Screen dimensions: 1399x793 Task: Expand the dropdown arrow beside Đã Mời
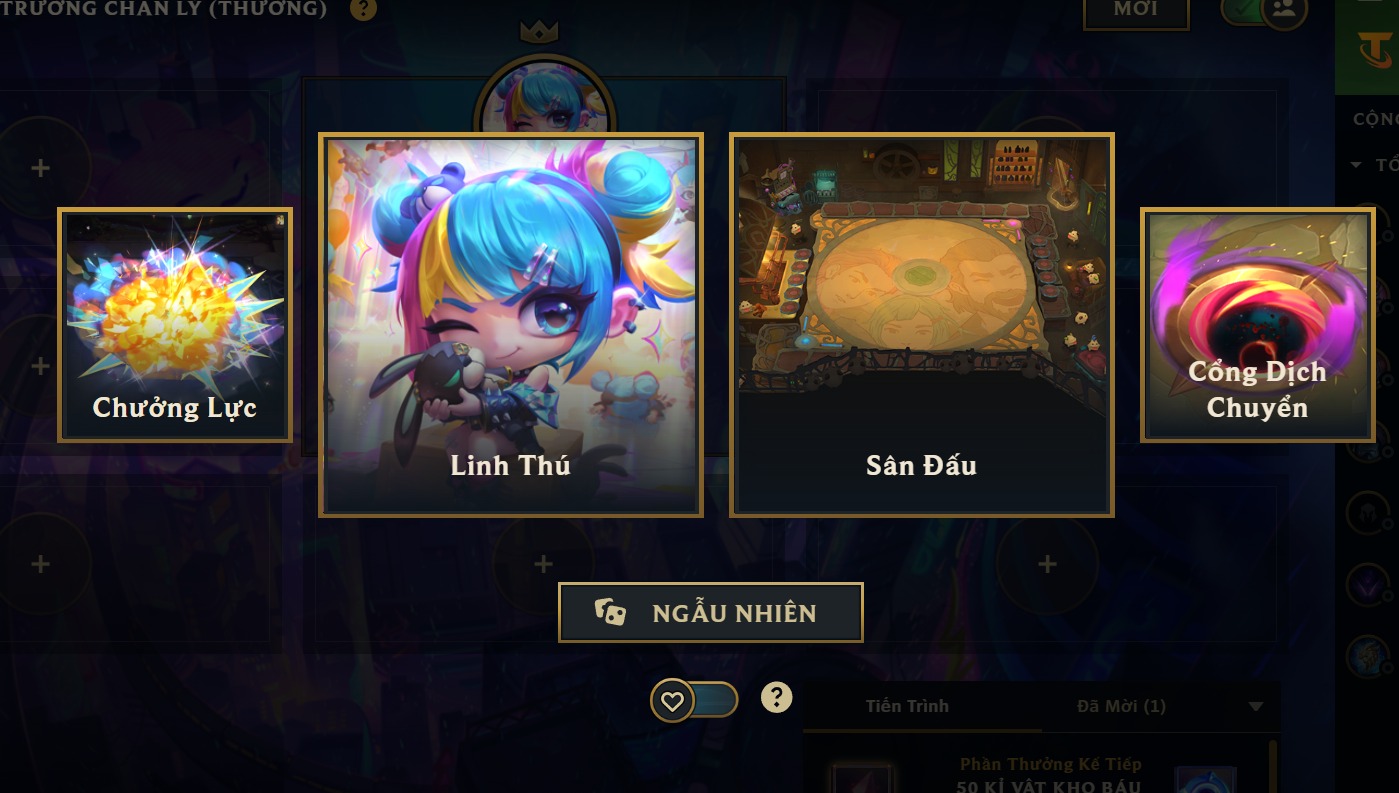coord(1256,707)
